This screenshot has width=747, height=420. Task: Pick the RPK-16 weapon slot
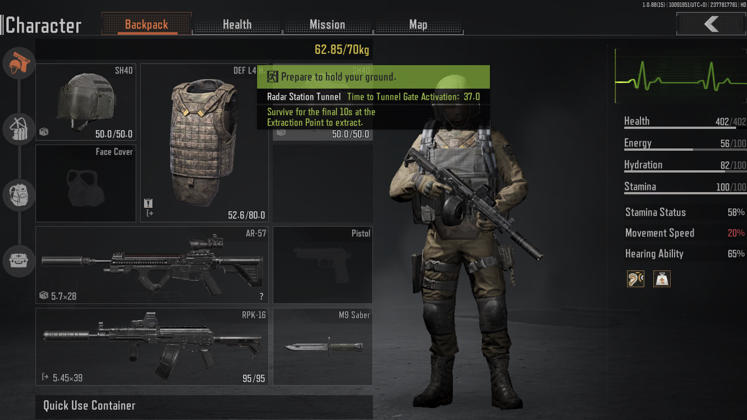coord(152,346)
